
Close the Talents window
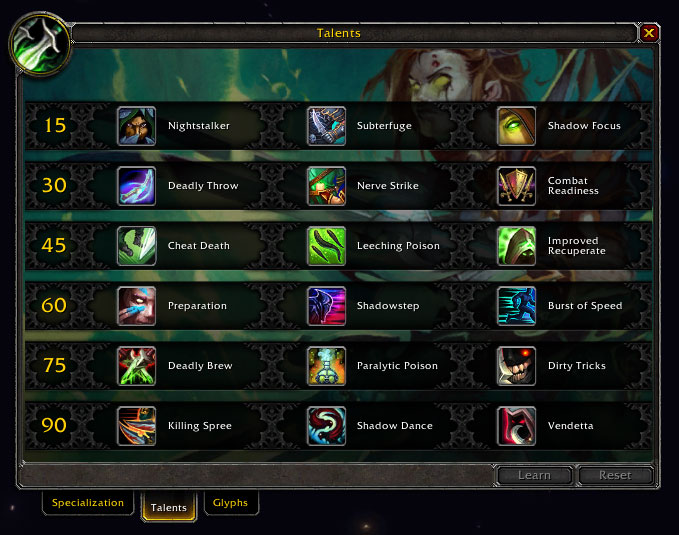pos(649,33)
